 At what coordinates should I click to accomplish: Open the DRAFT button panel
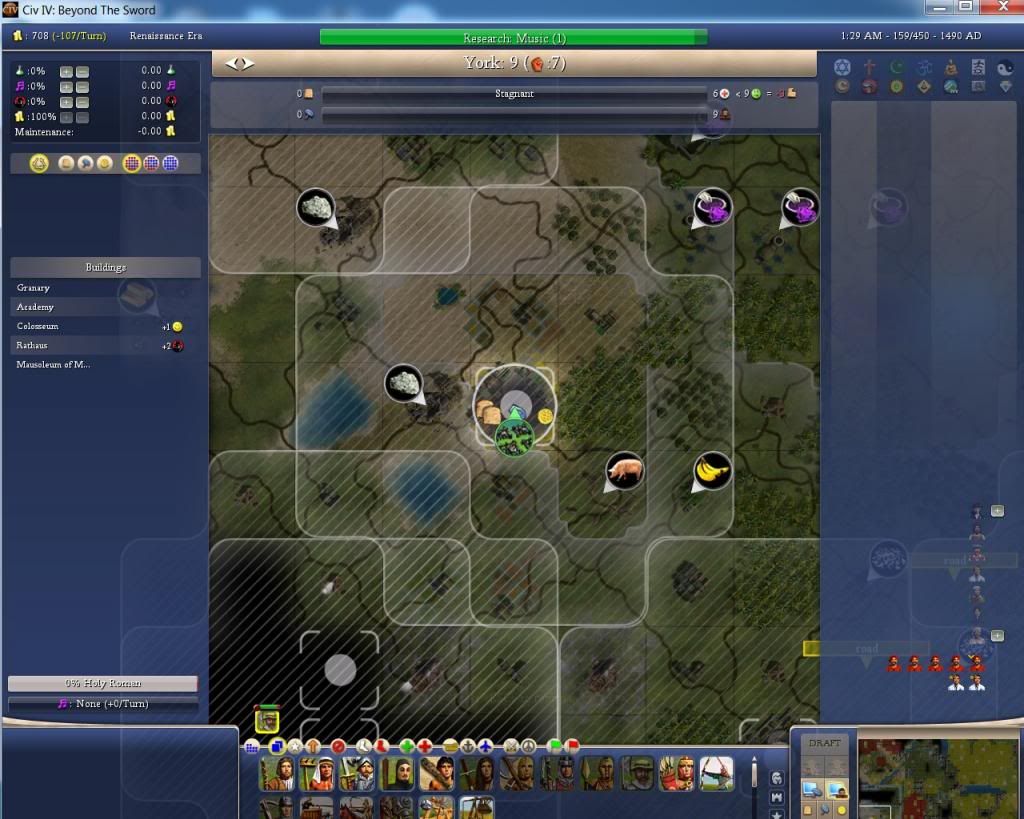pyautogui.click(x=825, y=744)
